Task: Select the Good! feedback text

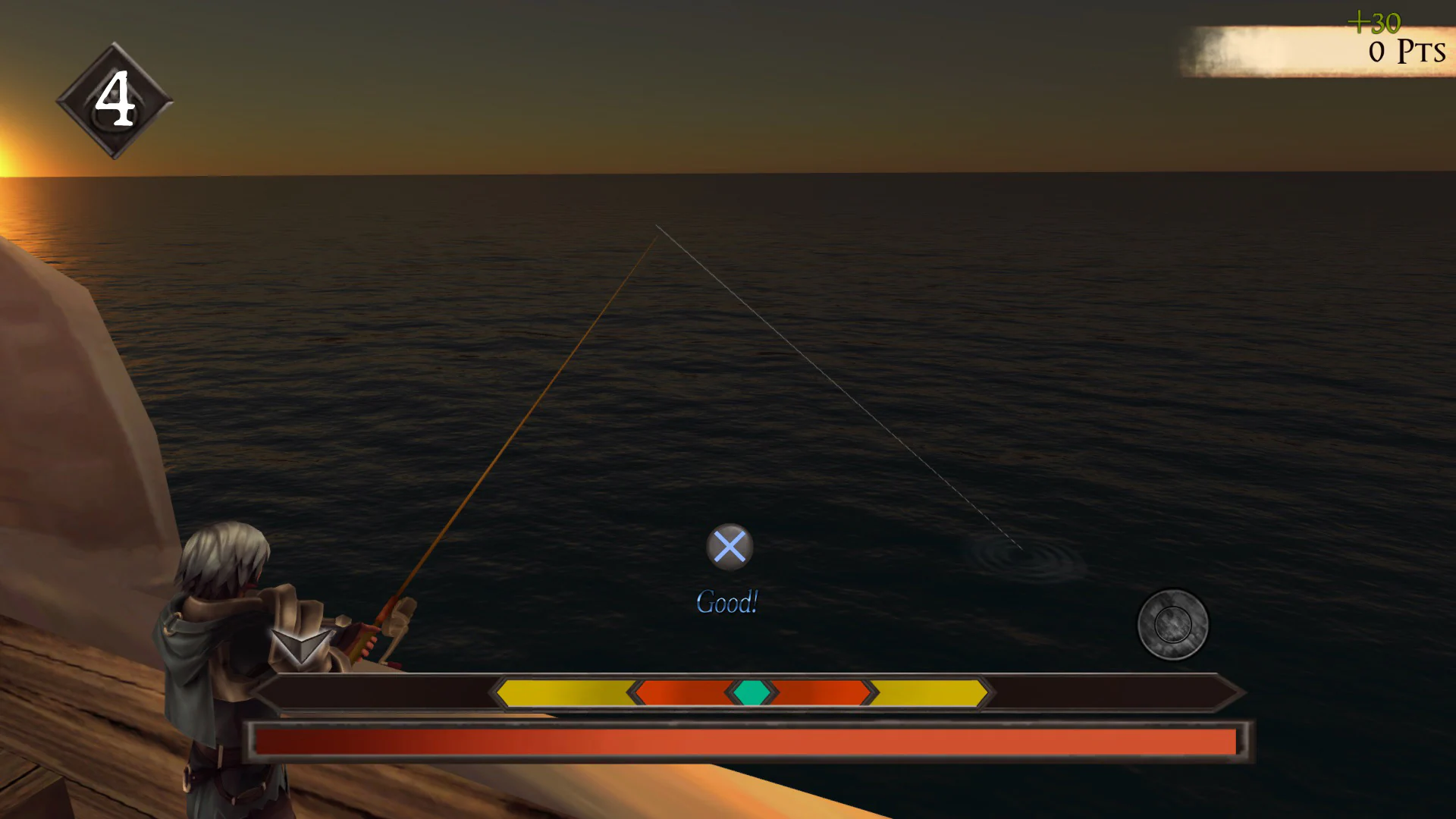Action: coord(726,601)
